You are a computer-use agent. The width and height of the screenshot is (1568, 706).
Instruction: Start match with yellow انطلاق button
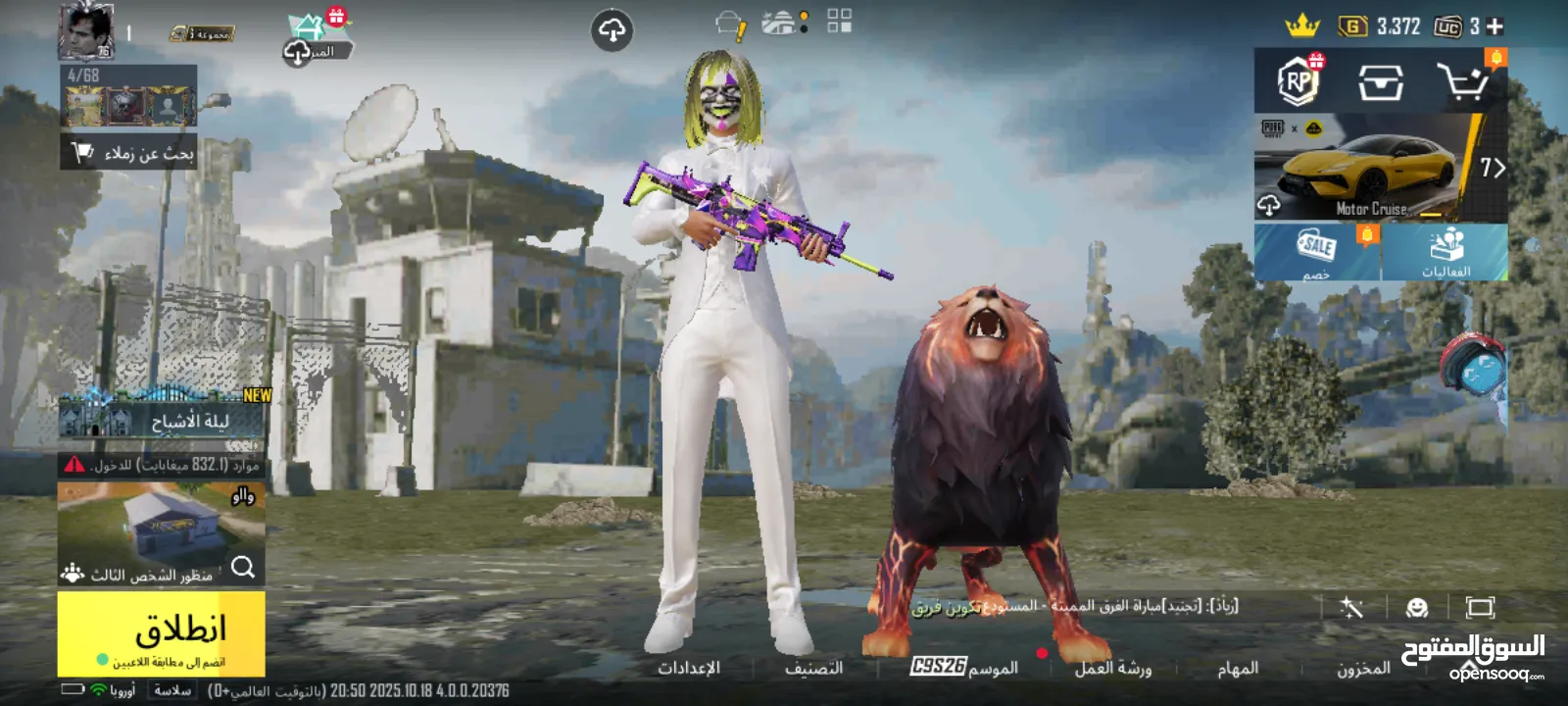point(162,632)
